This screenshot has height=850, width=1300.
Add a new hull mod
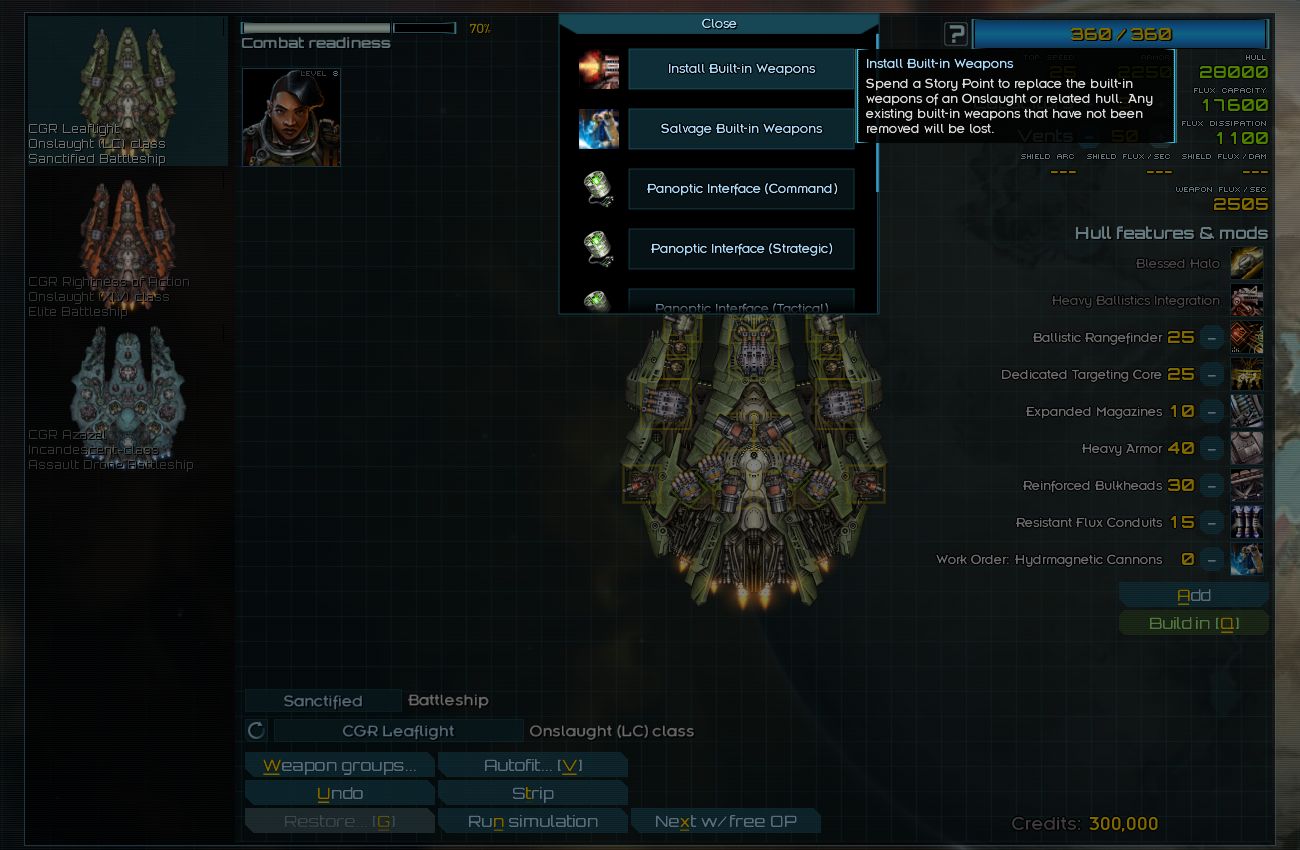click(1193, 596)
